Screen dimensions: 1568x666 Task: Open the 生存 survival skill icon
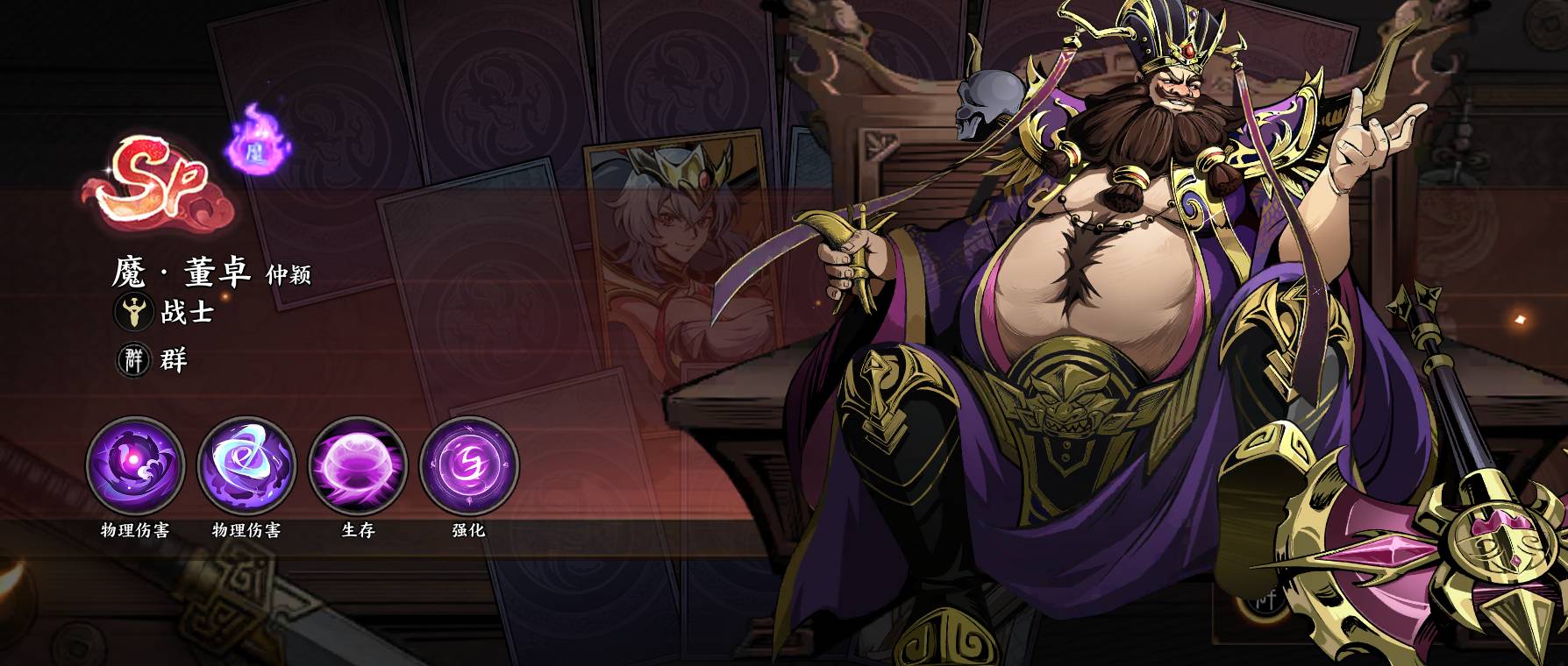tap(358, 464)
